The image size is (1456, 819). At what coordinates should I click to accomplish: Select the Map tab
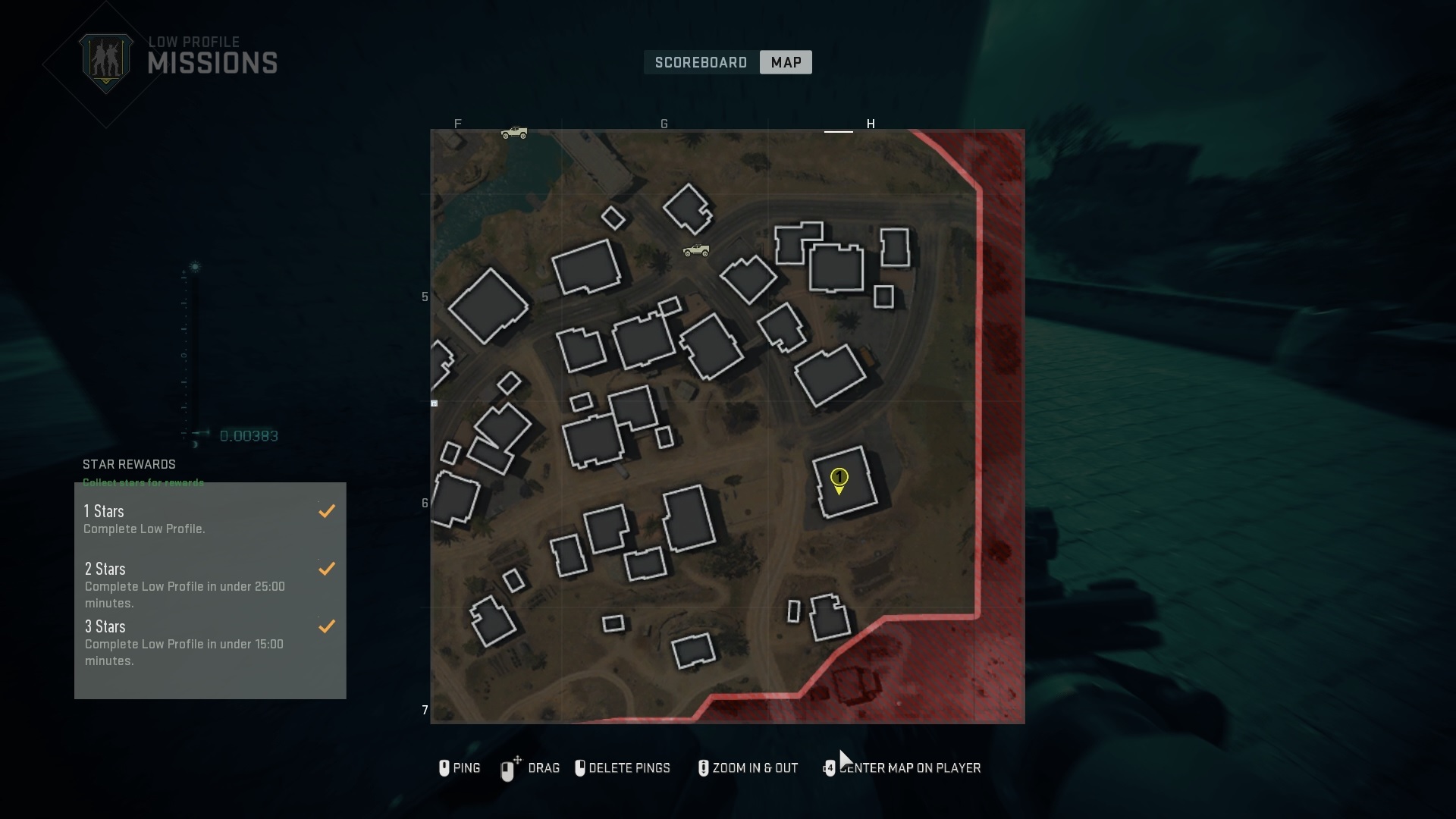[785, 62]
